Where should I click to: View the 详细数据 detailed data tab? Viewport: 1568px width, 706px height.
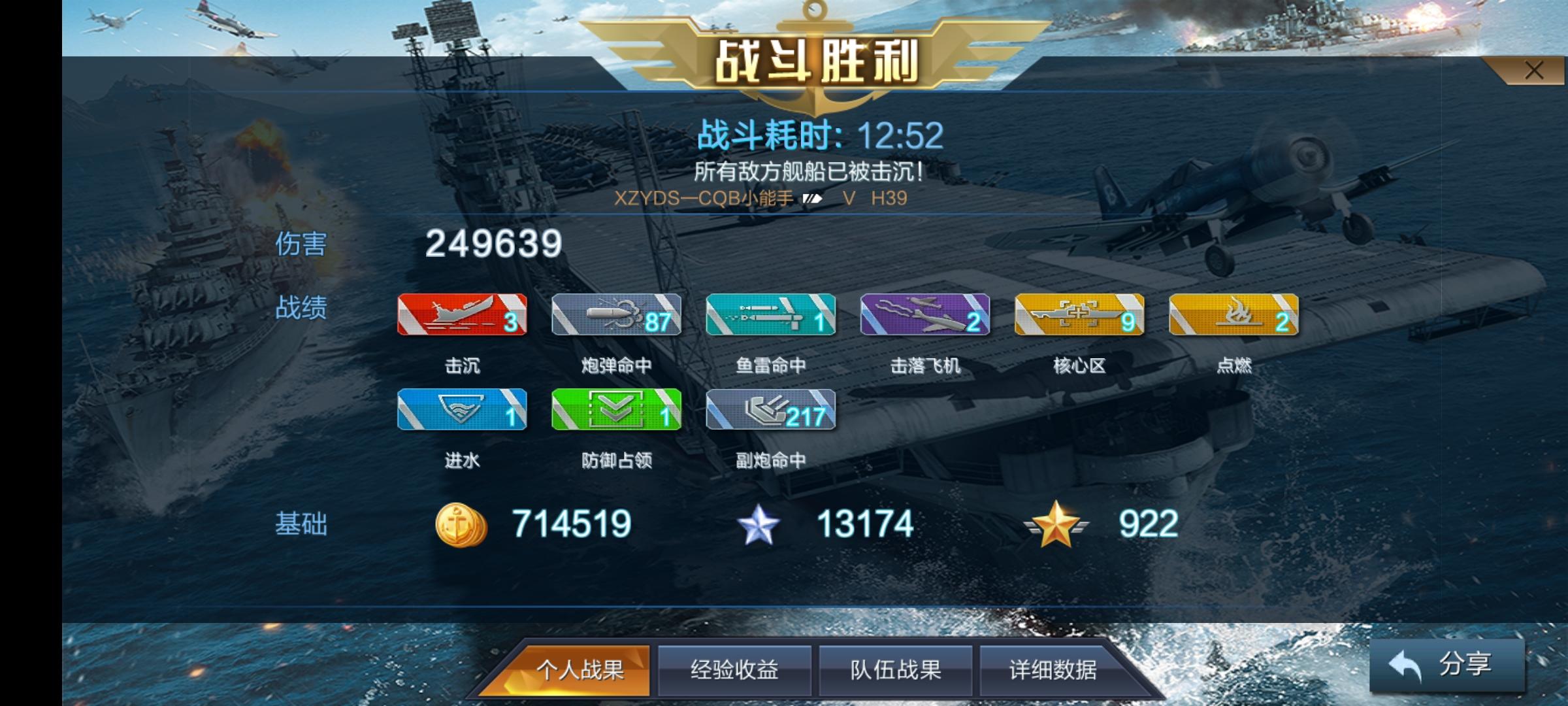point(1051,669)
